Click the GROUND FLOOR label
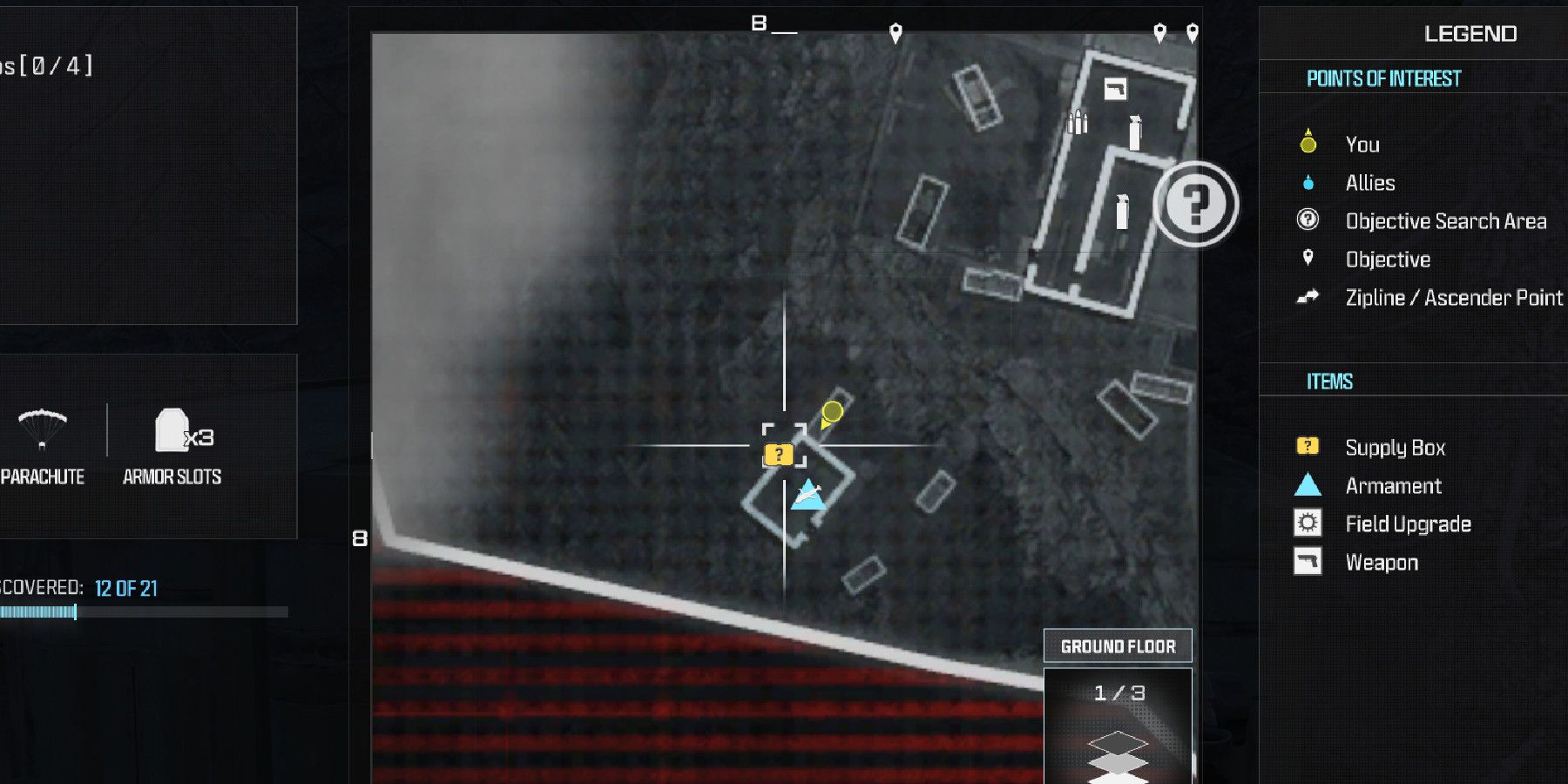Viewport: 1568px width, 784px height. [1118, 645]
